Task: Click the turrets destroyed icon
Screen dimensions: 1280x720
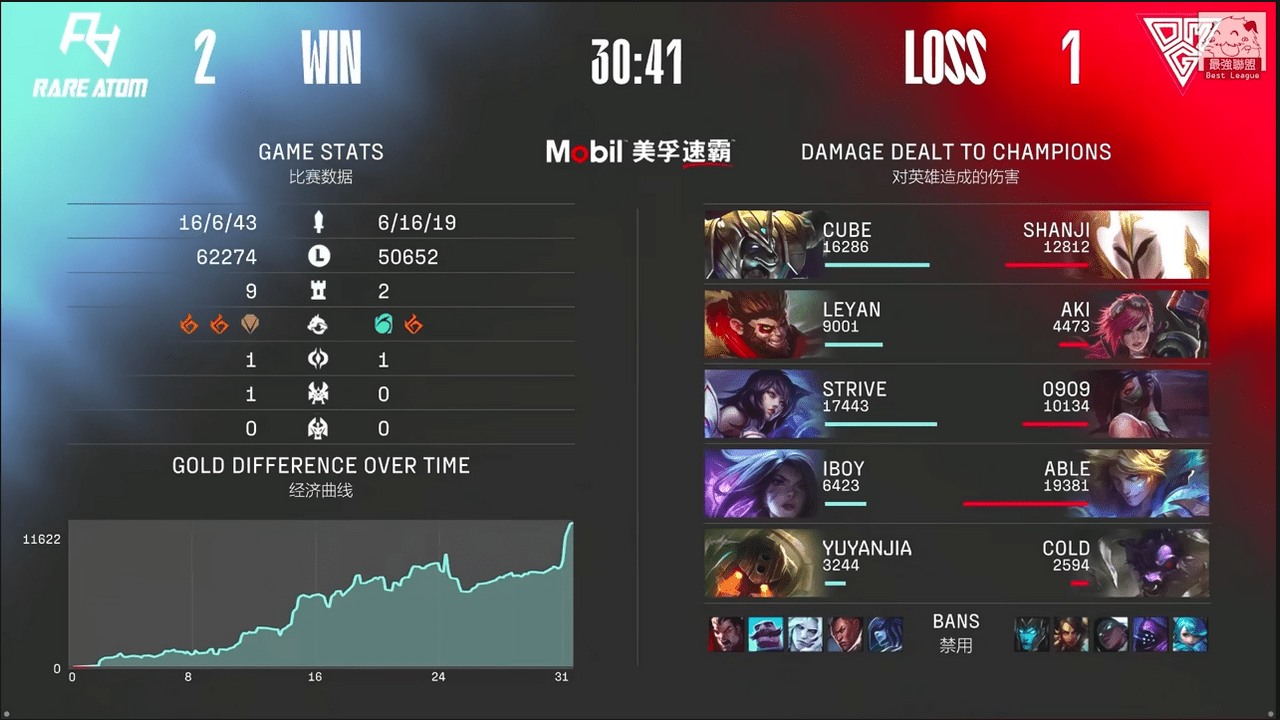Action: pos(318,290)
